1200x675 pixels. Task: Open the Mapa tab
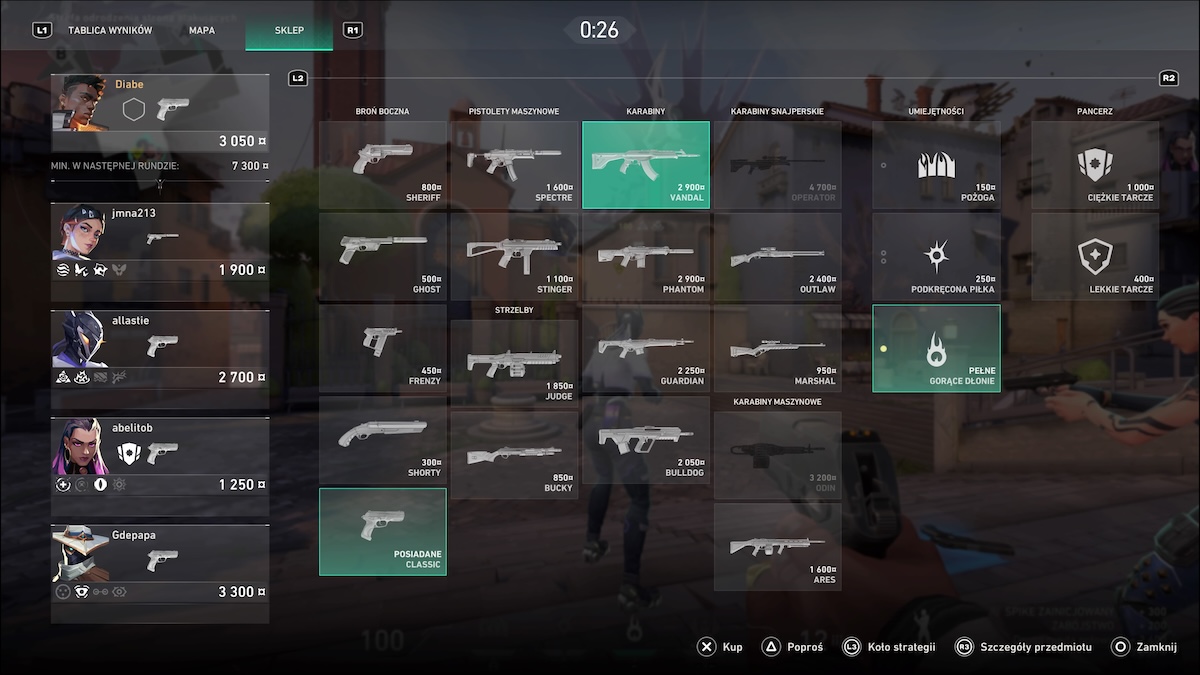coord(202,30)
